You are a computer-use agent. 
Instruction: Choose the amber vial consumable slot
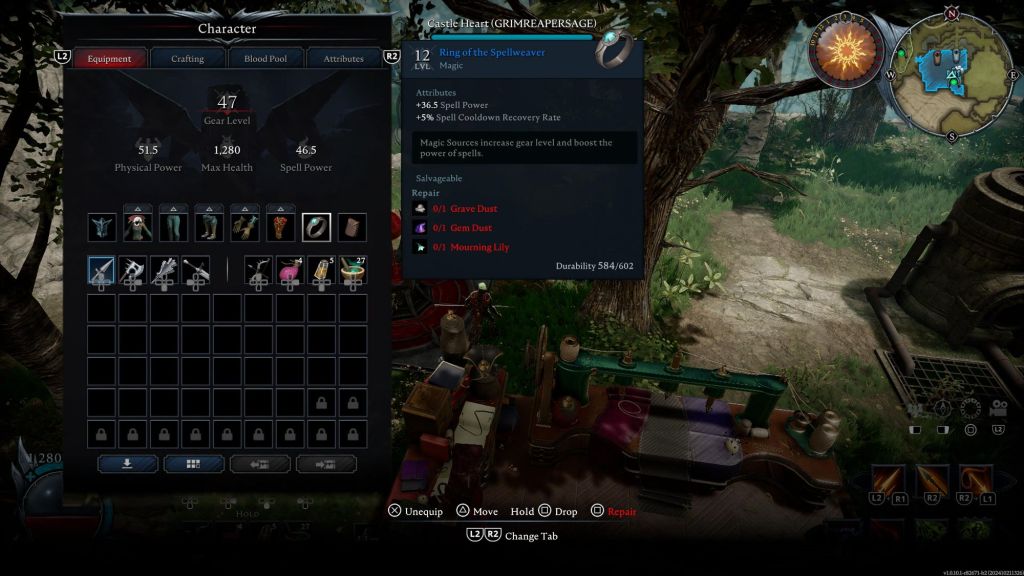pos(321,270)
